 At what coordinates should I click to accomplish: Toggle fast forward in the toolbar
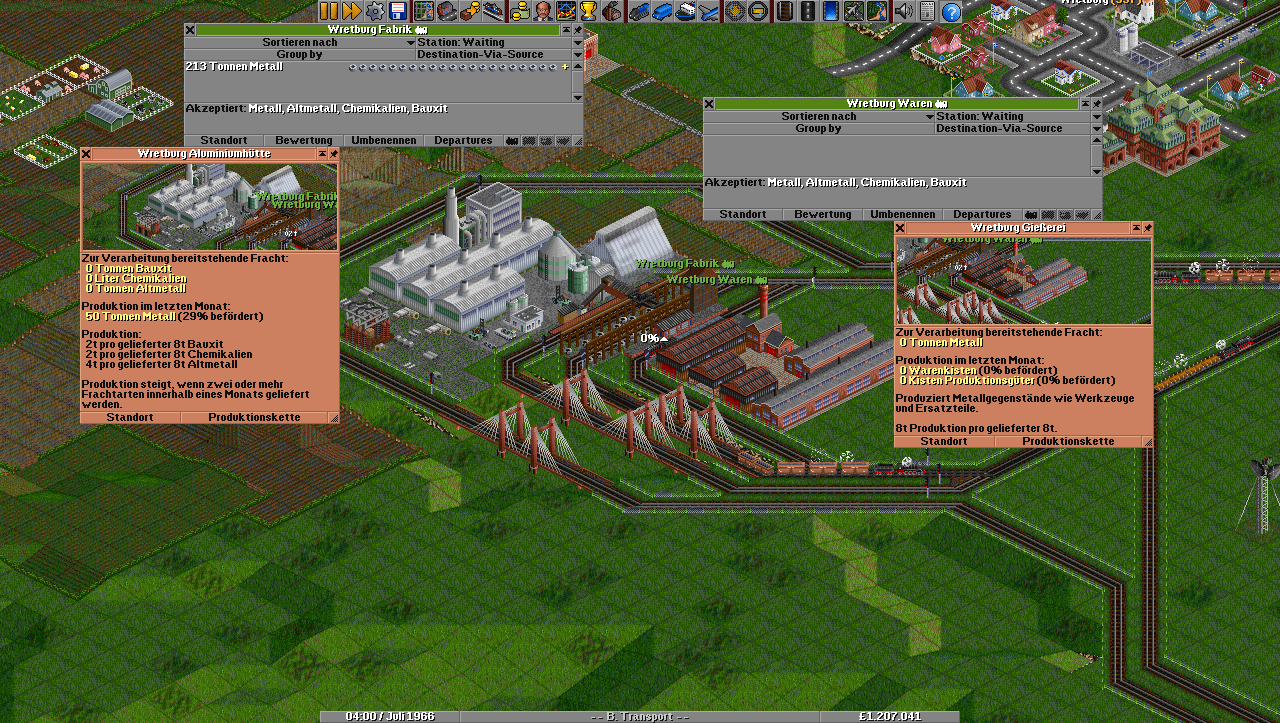tap(352, 11)
